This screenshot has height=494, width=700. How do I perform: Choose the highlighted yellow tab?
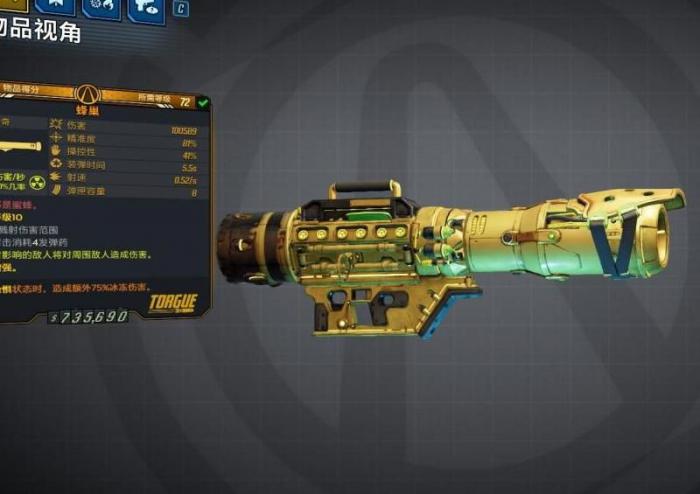coord(14,8)
